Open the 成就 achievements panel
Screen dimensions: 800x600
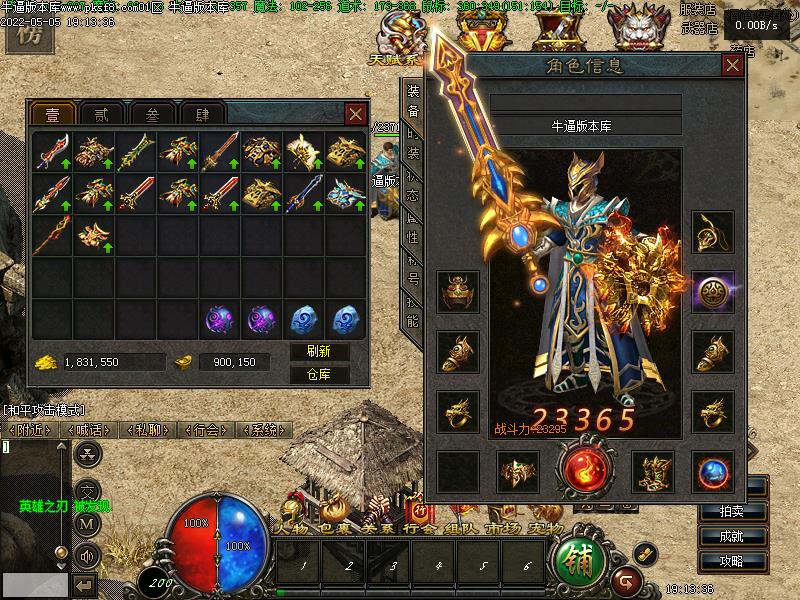744,536
